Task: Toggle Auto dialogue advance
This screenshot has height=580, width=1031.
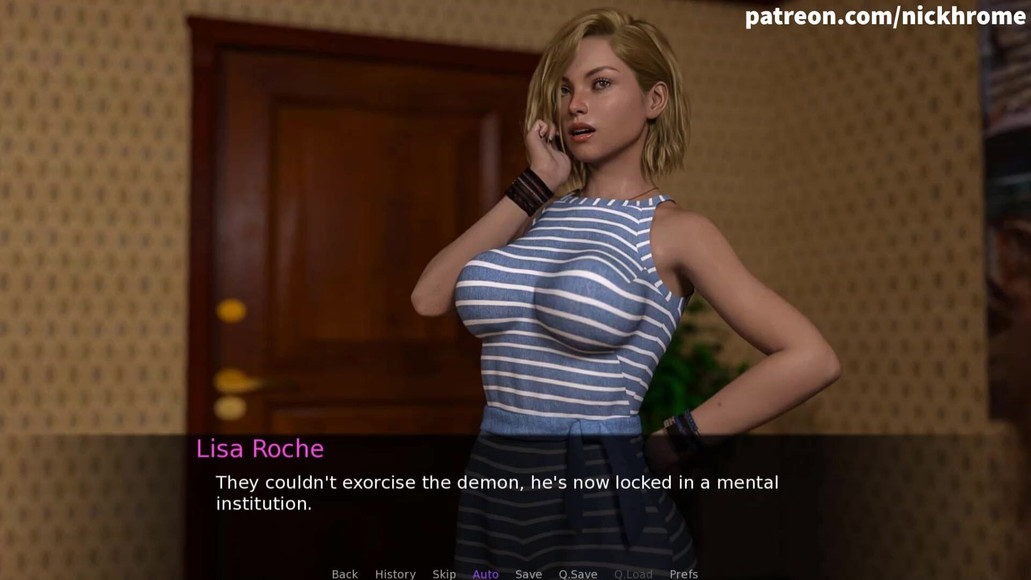Action: pos(485,574)
